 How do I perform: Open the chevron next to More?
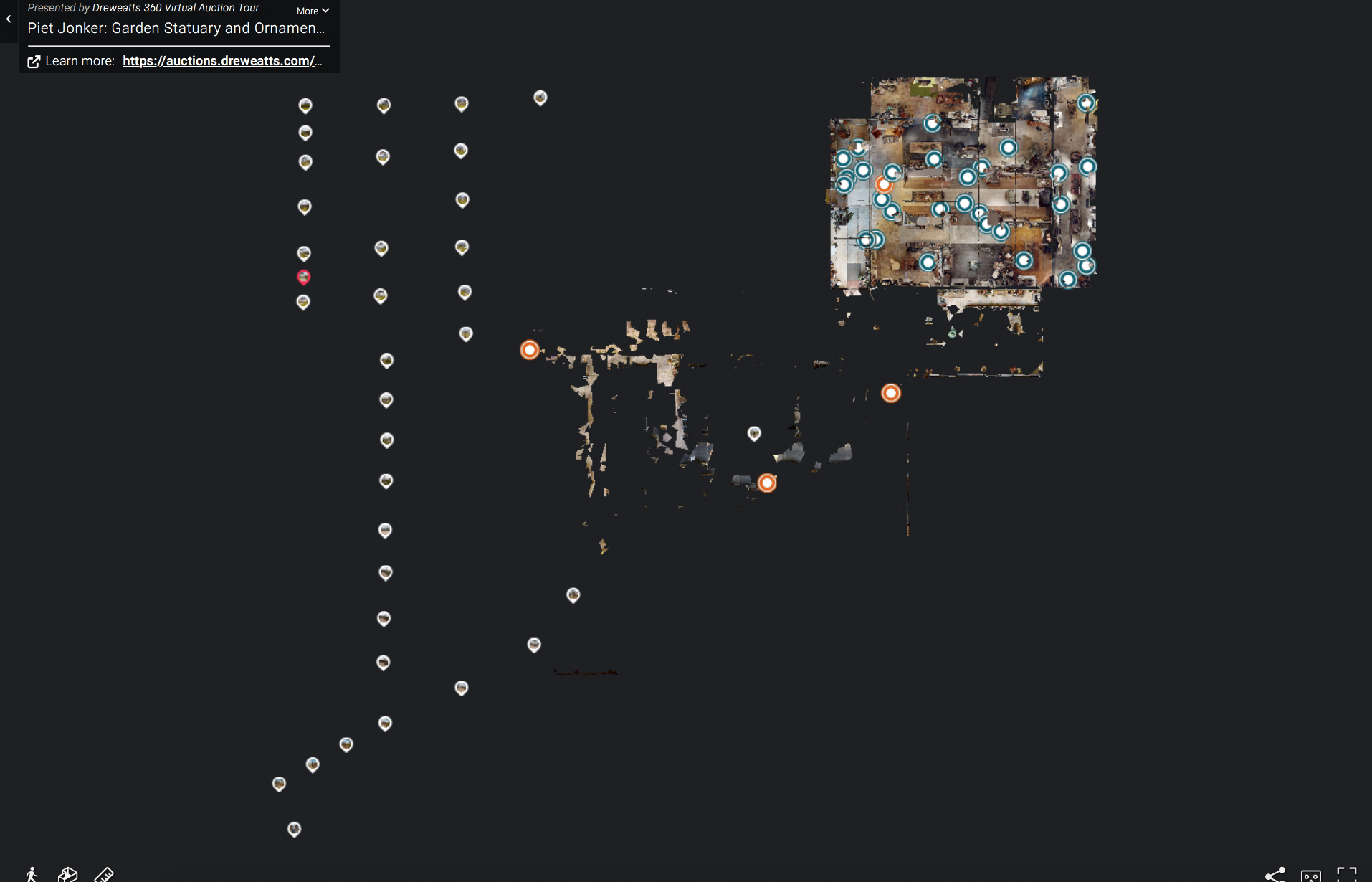[326, 11]
